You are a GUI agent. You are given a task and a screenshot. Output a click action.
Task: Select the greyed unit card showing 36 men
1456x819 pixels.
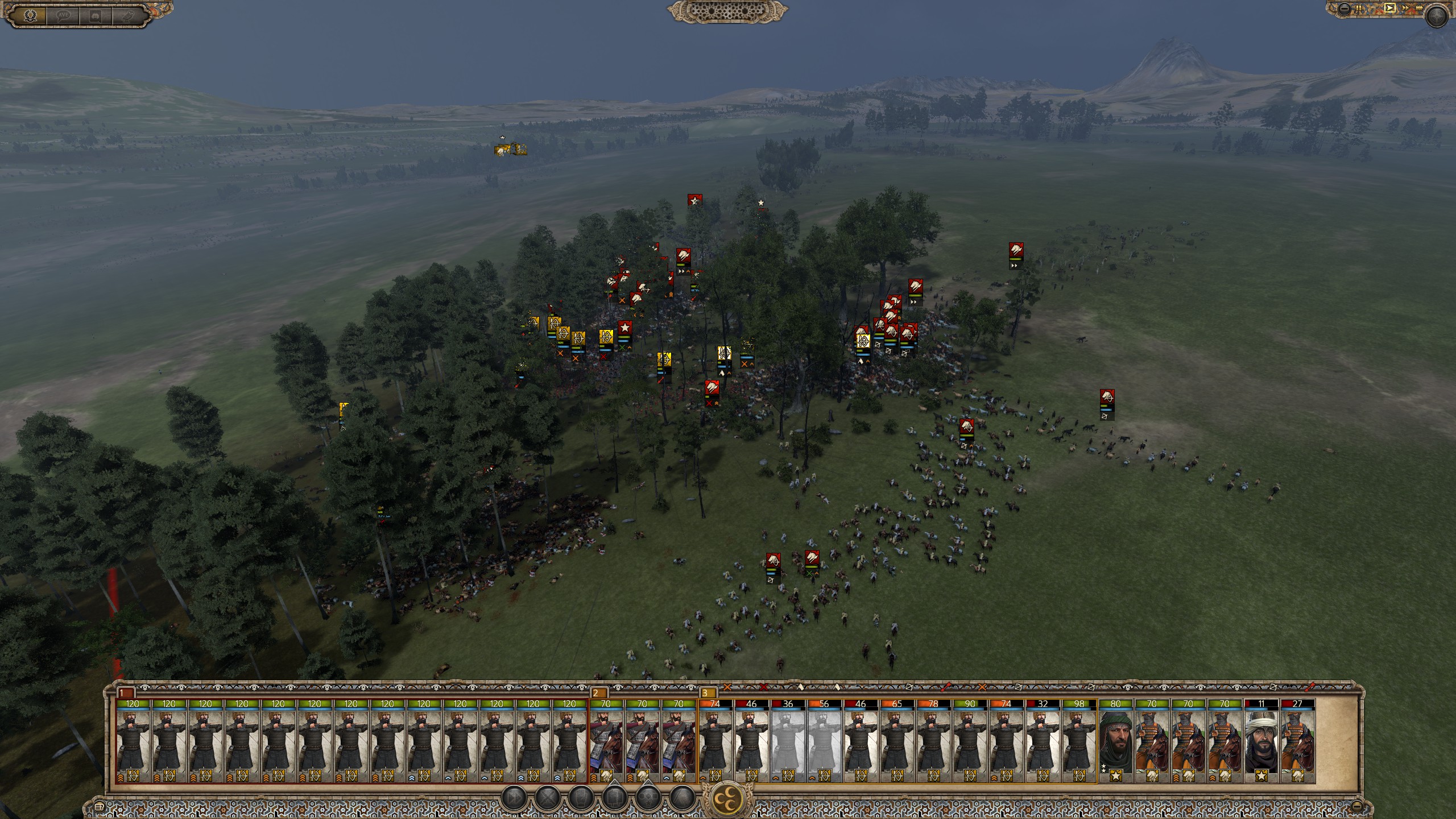(x=788, y=739)
